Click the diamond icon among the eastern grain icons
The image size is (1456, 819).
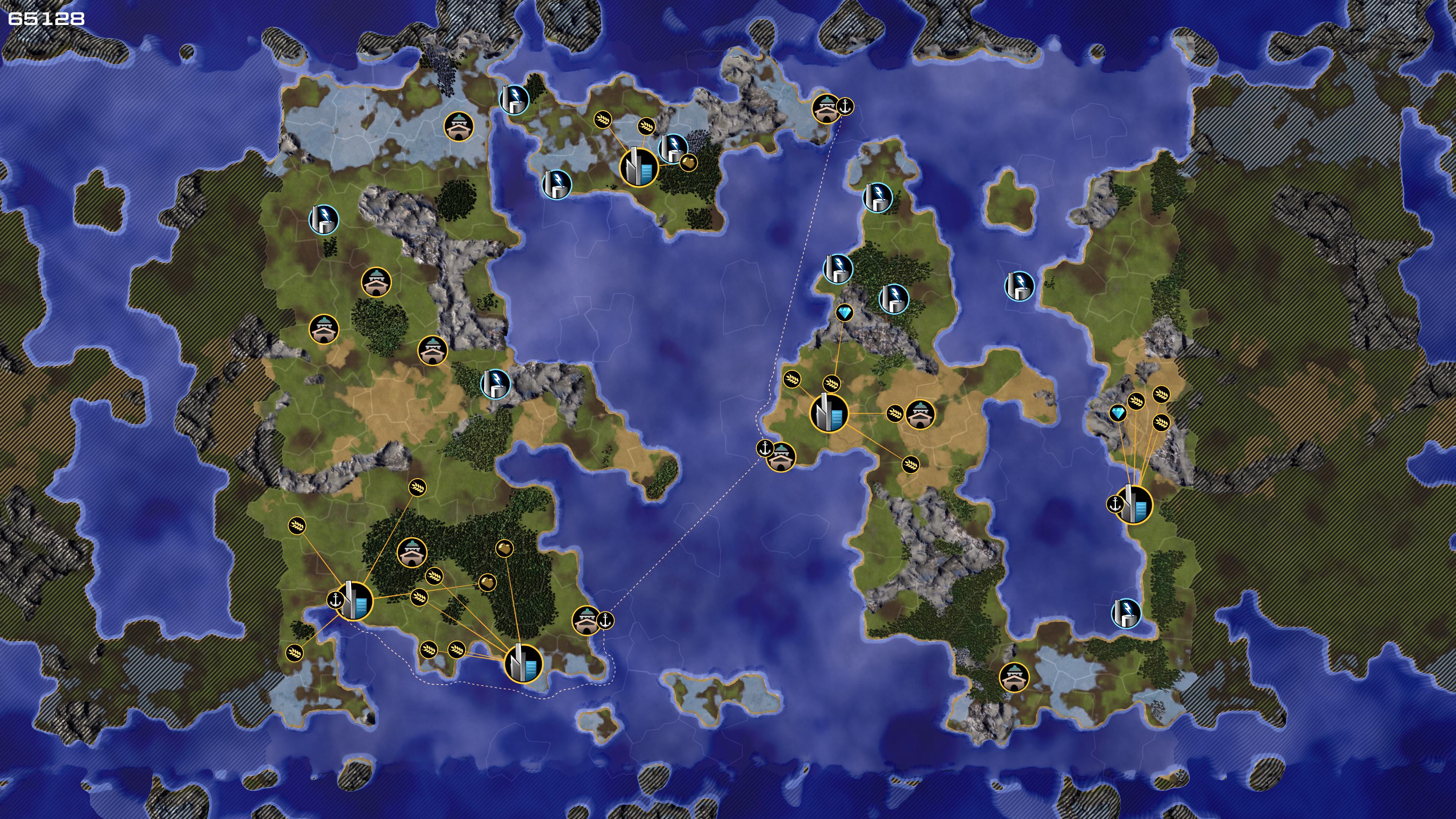click(1117, 413)
